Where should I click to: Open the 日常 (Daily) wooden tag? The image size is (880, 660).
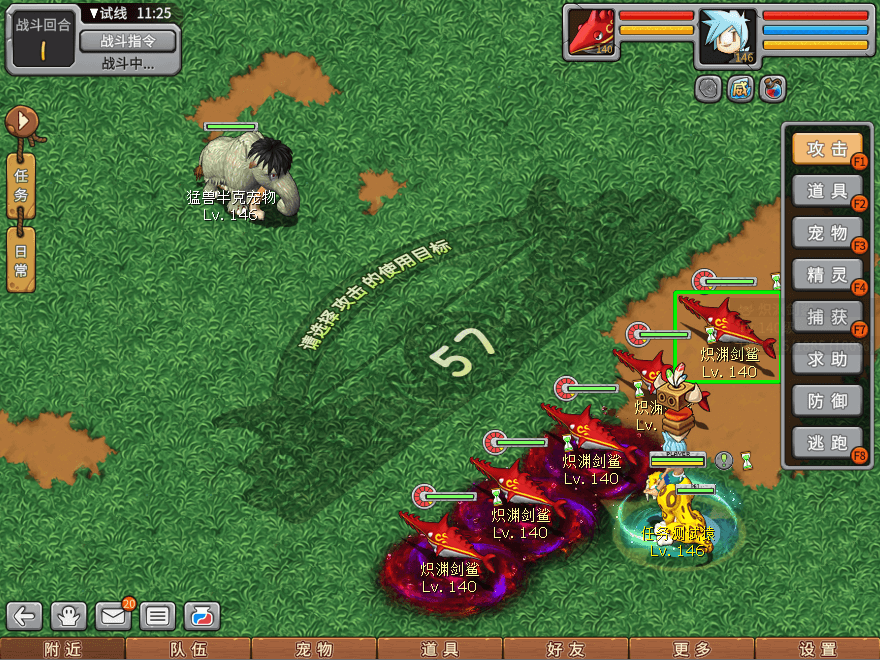tap(21, 259)
